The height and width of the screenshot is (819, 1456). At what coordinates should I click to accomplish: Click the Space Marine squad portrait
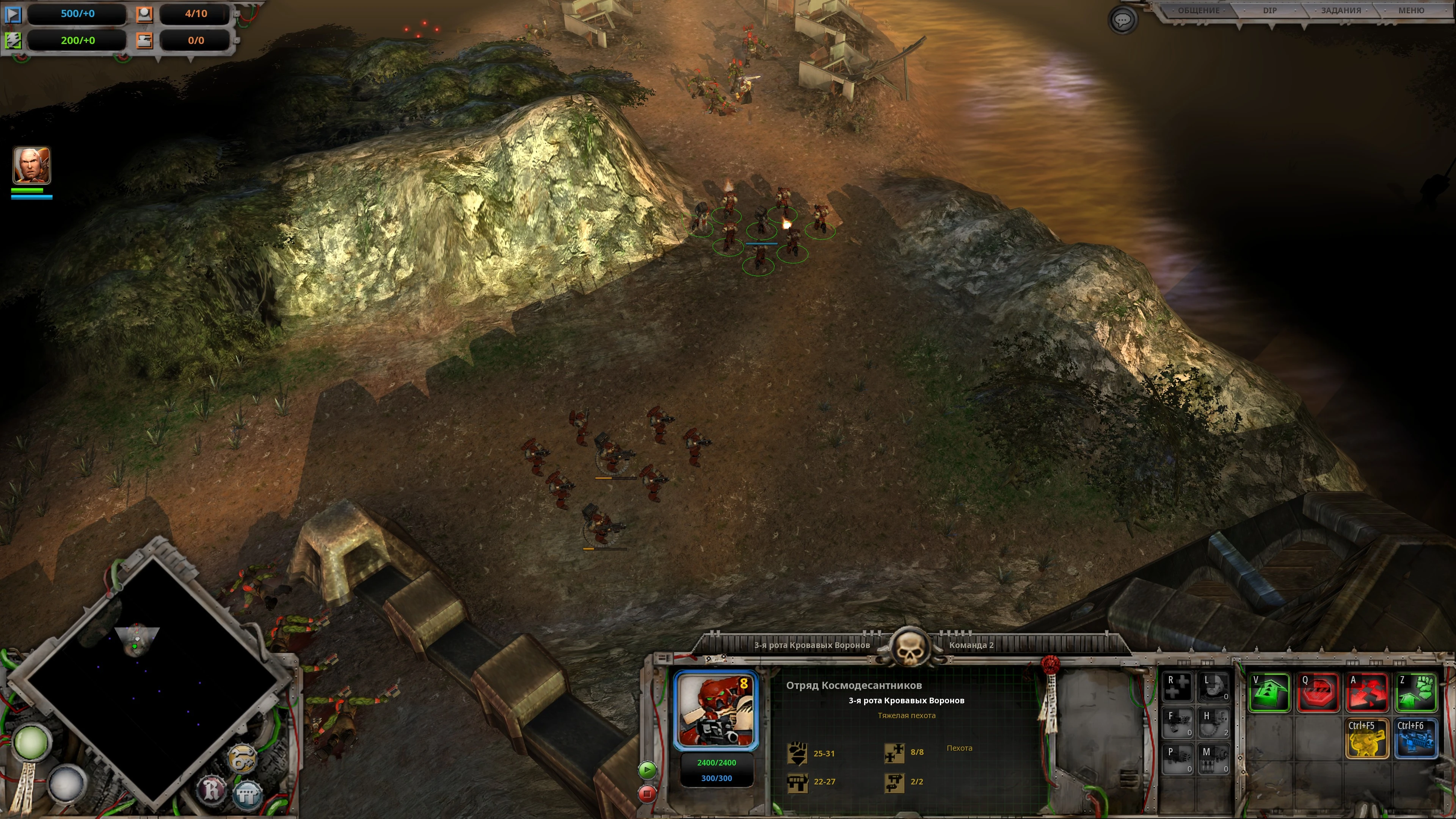[x=716, y=711]
